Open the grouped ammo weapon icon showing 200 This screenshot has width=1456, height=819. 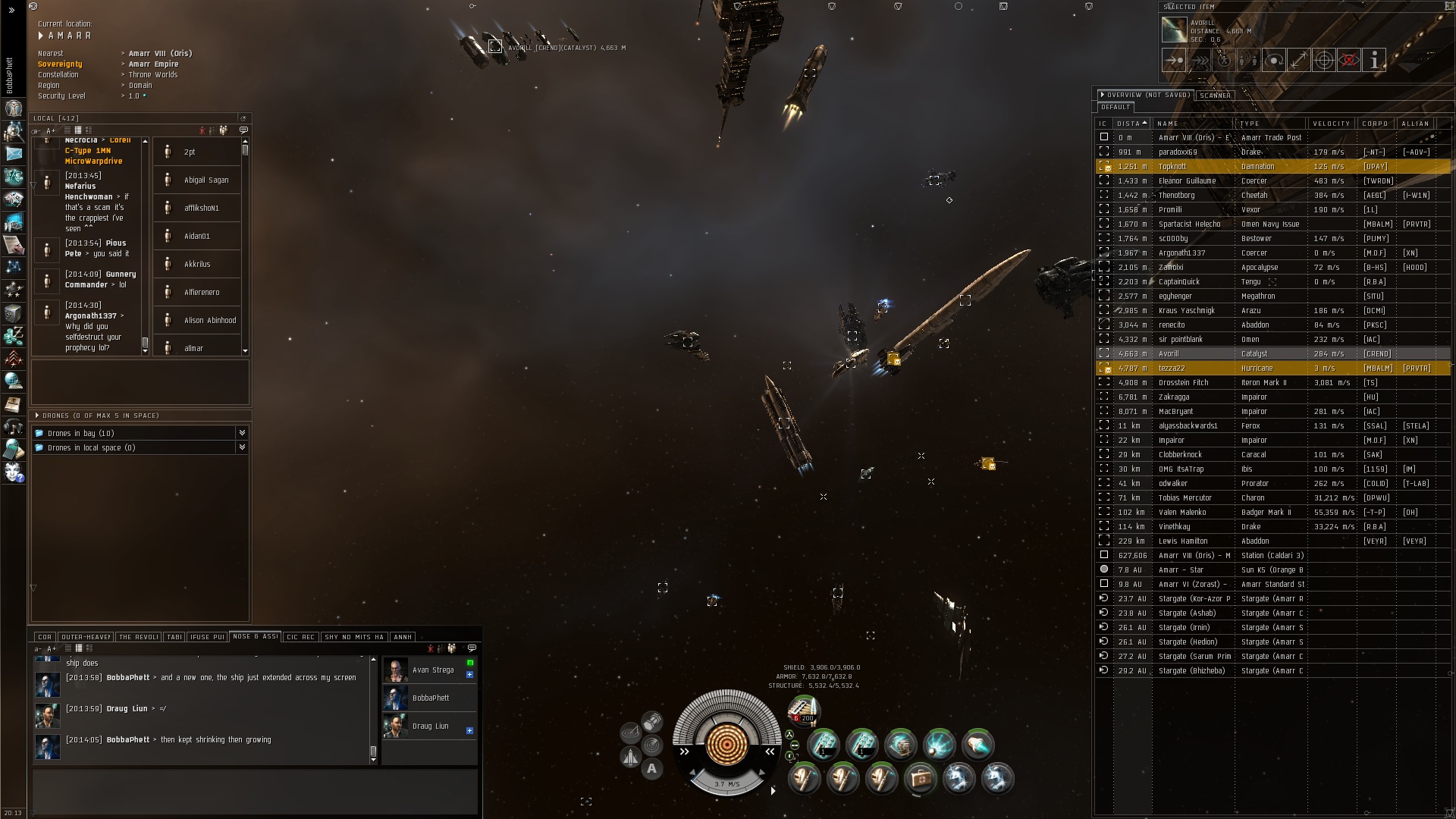(804, 711)
